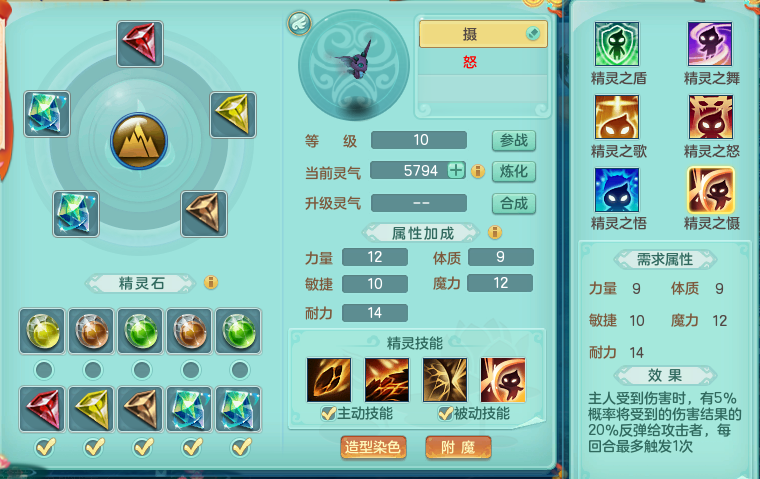Choose the 精灵之盾 skill icon
The image size is (760, 479).
click(617, 44)
